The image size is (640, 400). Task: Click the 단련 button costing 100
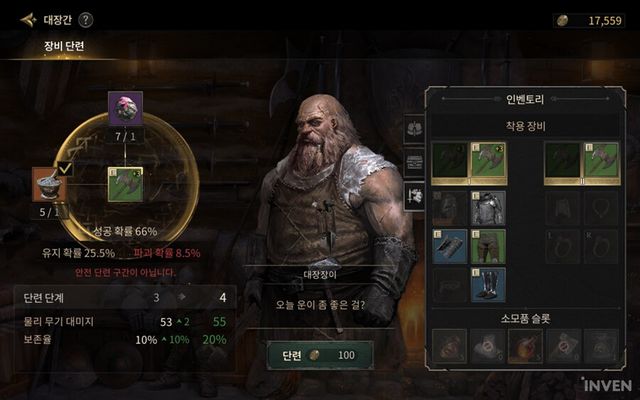point(319,355)
